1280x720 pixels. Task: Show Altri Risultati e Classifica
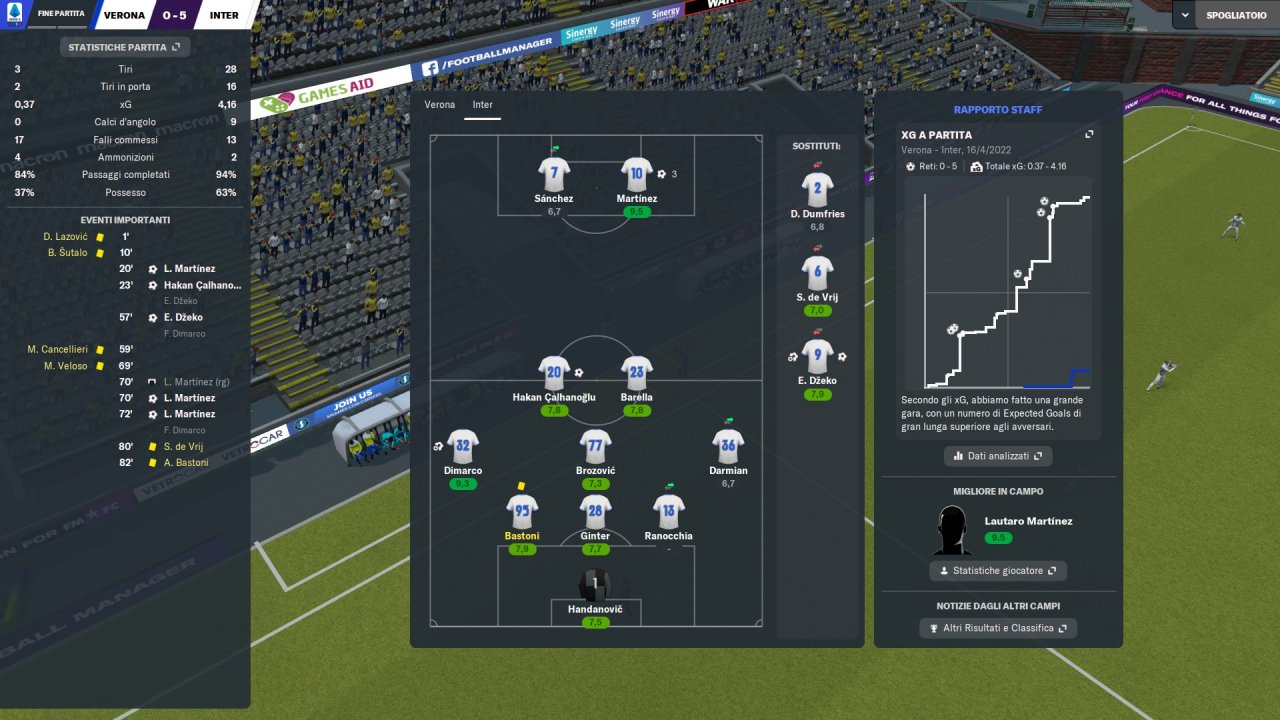(x=997, y=628)
